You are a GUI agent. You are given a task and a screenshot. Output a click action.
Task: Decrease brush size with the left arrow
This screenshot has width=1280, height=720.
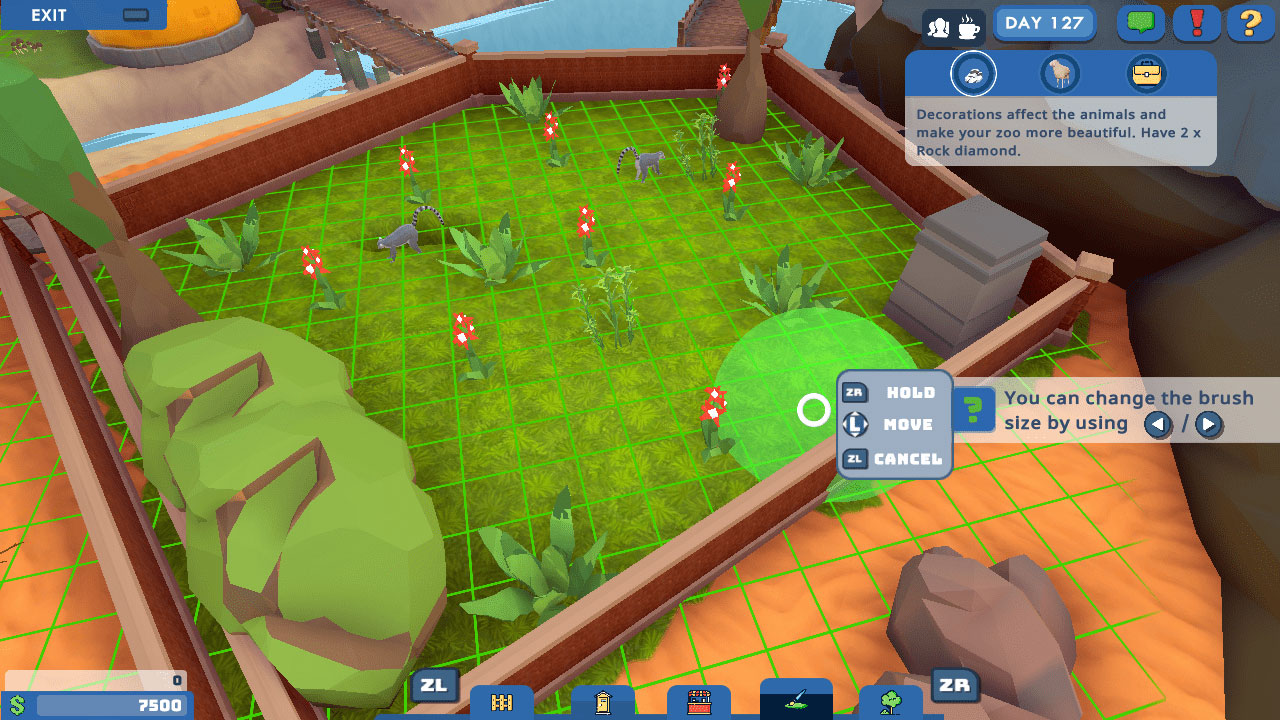tap(1158, 425)
